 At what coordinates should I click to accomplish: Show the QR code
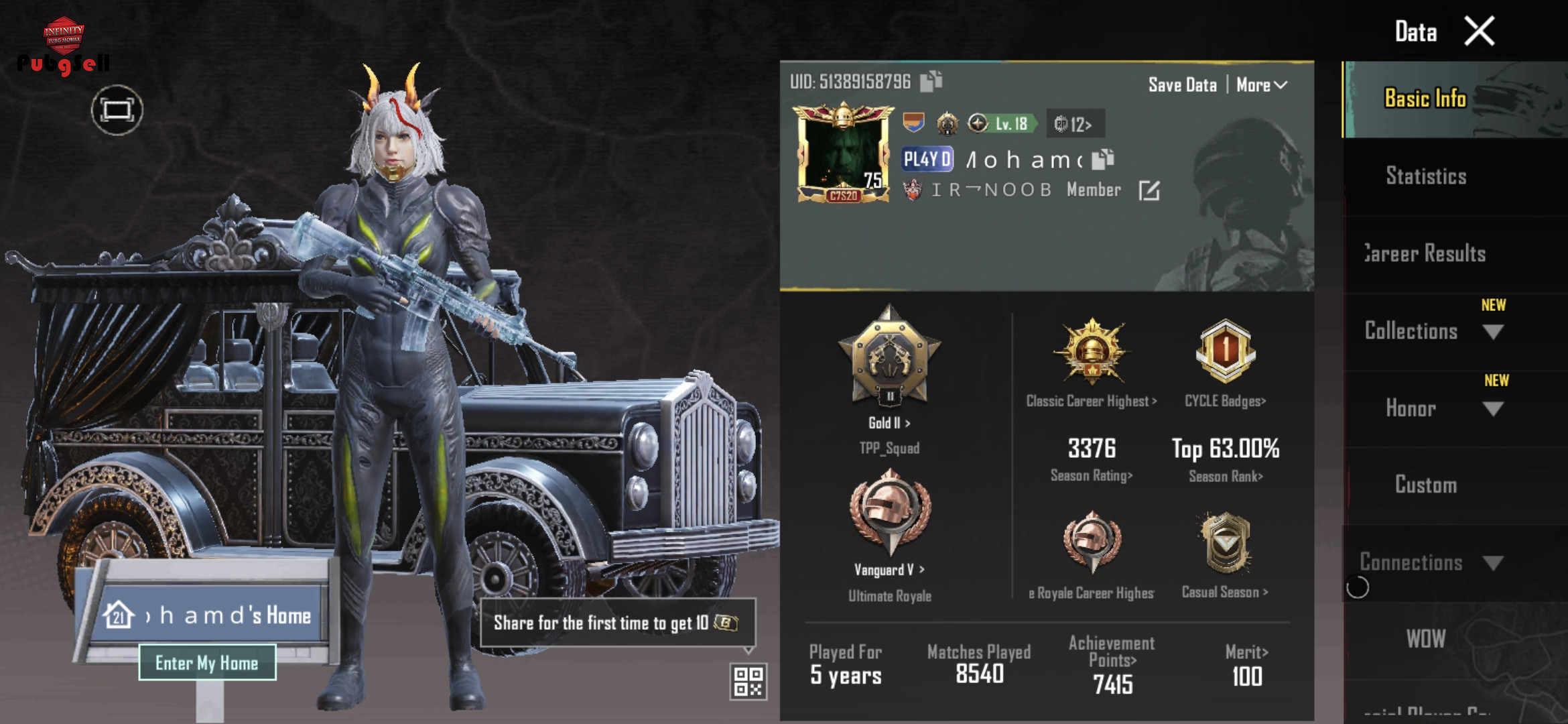tap(748, 681)
